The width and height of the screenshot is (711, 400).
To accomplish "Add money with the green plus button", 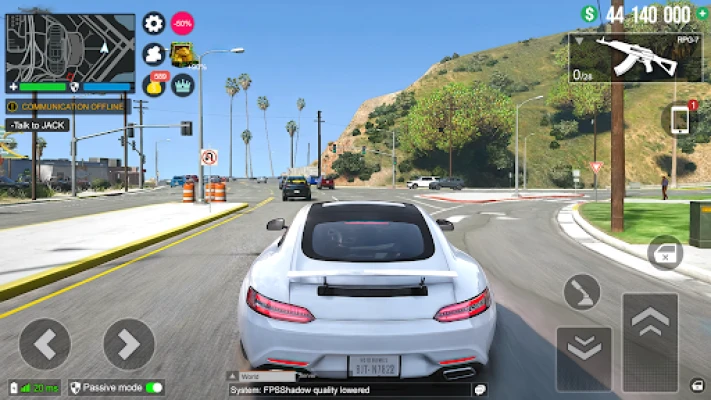I will tap(590, 14).
